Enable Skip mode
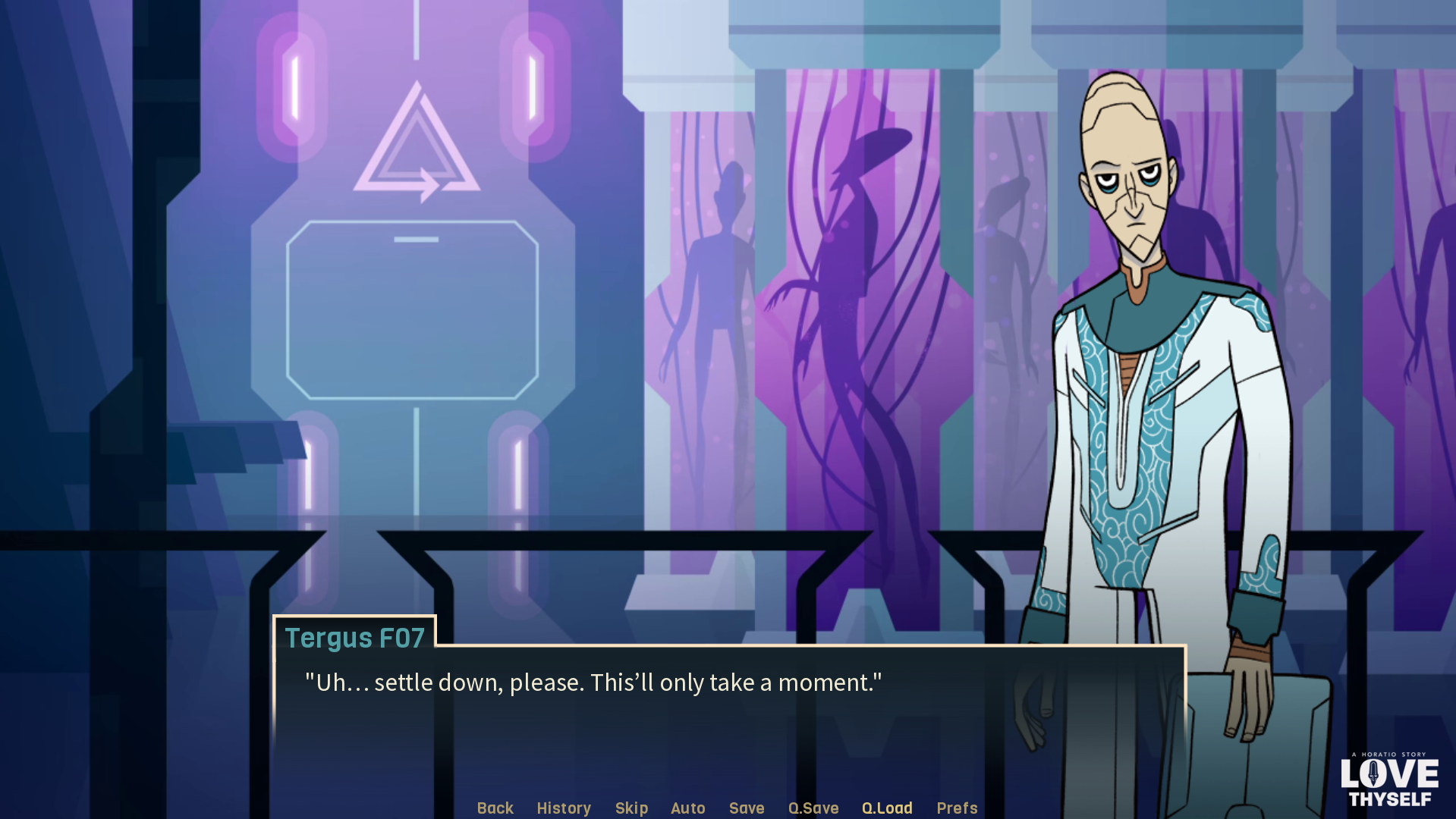The height and width of the screenshot is (819, 1456). tap(632, 808)
